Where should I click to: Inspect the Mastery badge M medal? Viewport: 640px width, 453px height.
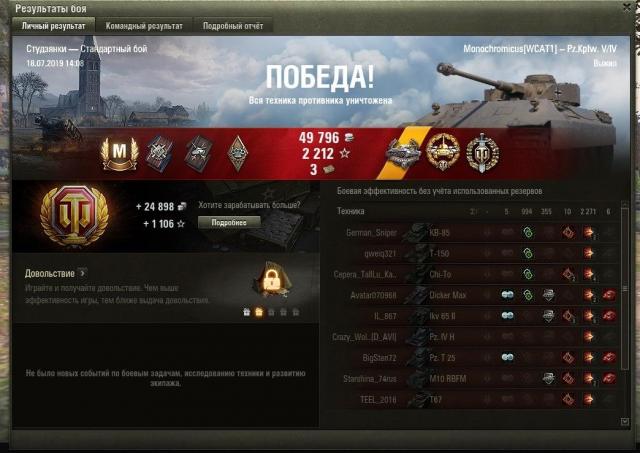click(x=120, y=153)
